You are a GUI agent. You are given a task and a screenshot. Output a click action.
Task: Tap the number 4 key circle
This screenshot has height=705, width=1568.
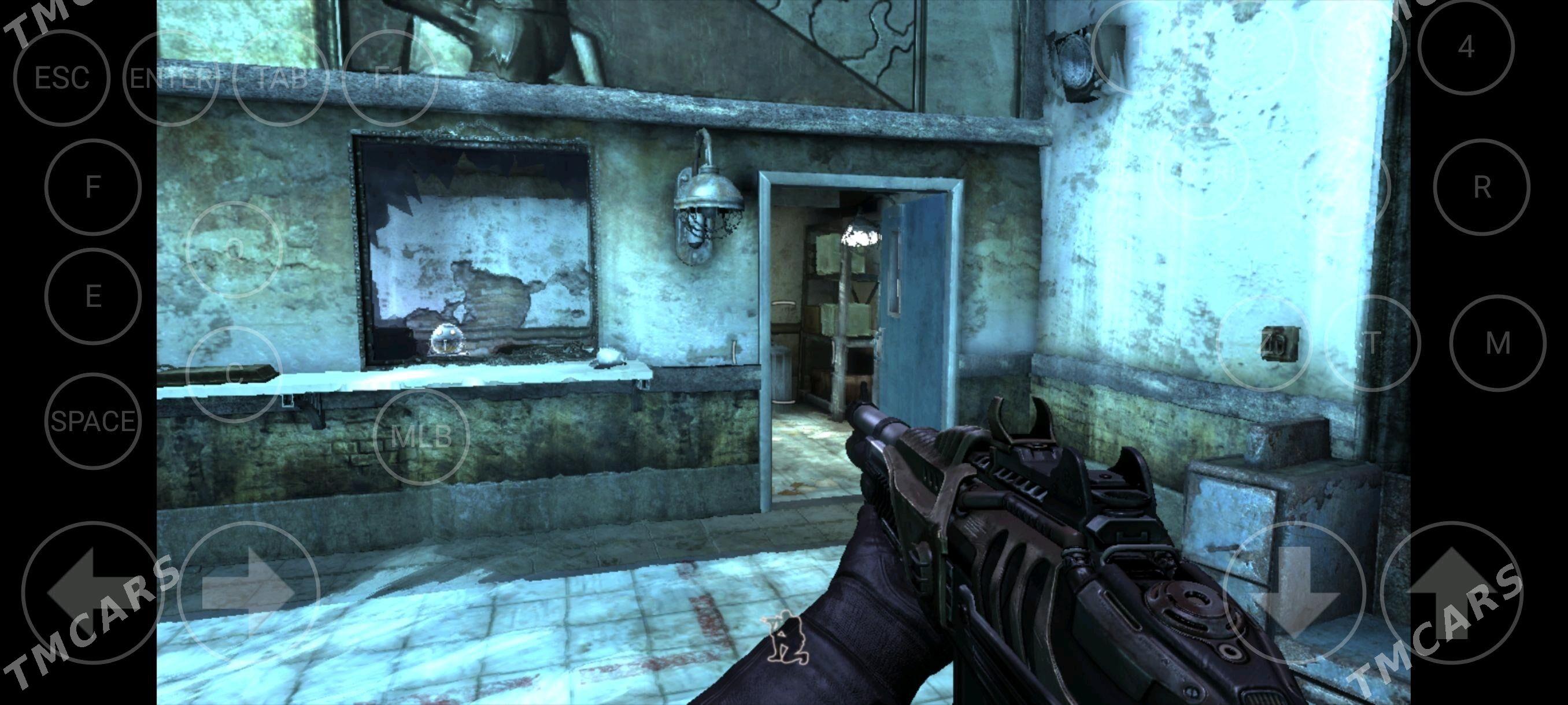1466,47
